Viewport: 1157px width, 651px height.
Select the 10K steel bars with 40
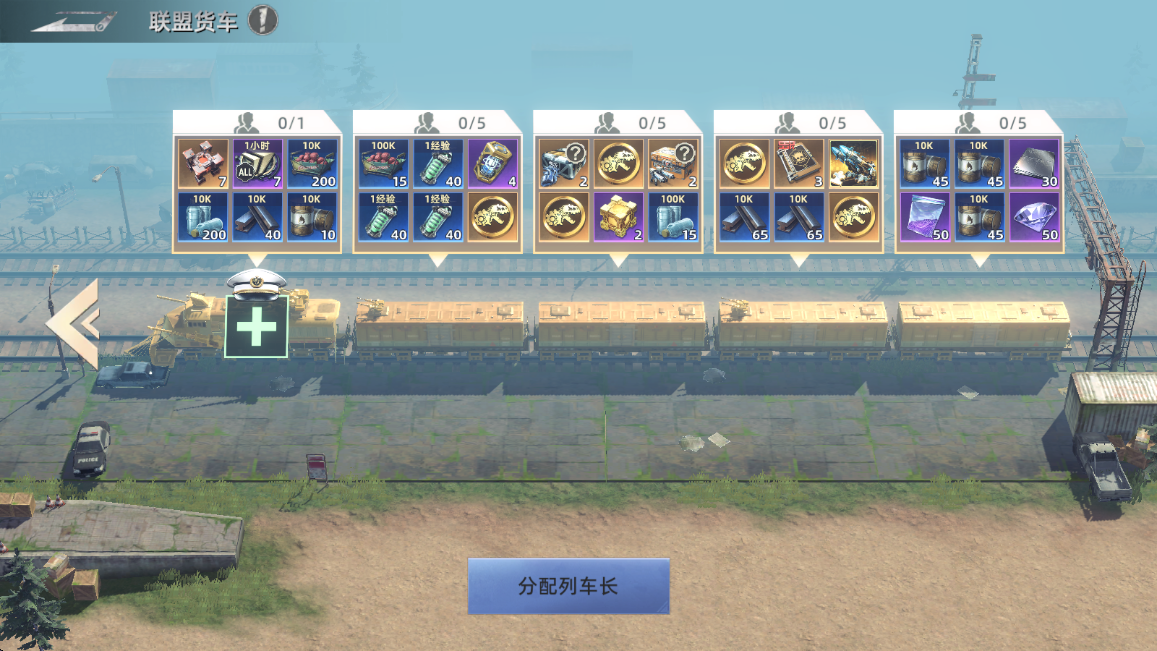coord(258,218)
